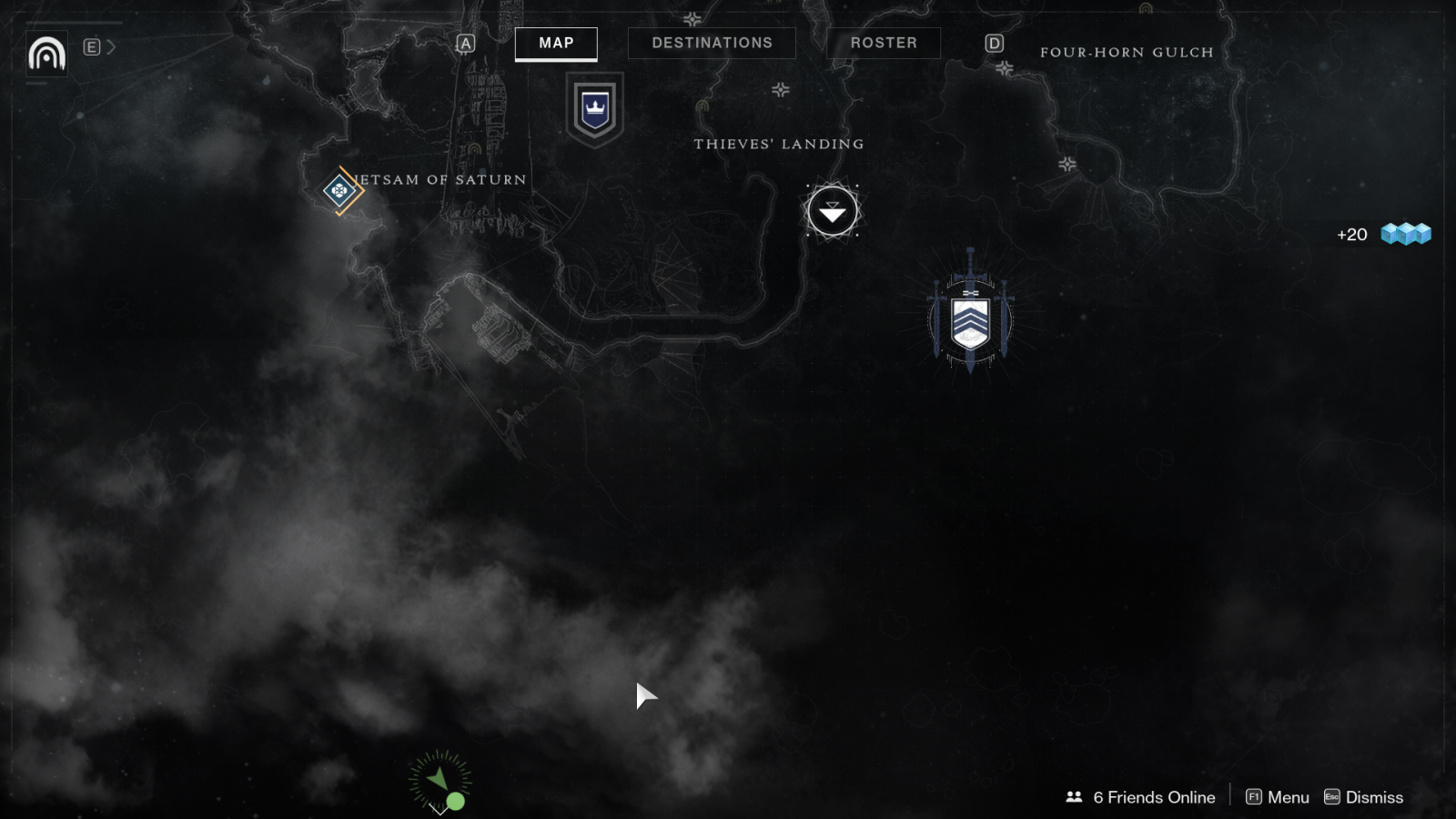Viewport: 1456px width, 819px height.
Task: Click the white arch emblem icon
Action: pos(46,54)
